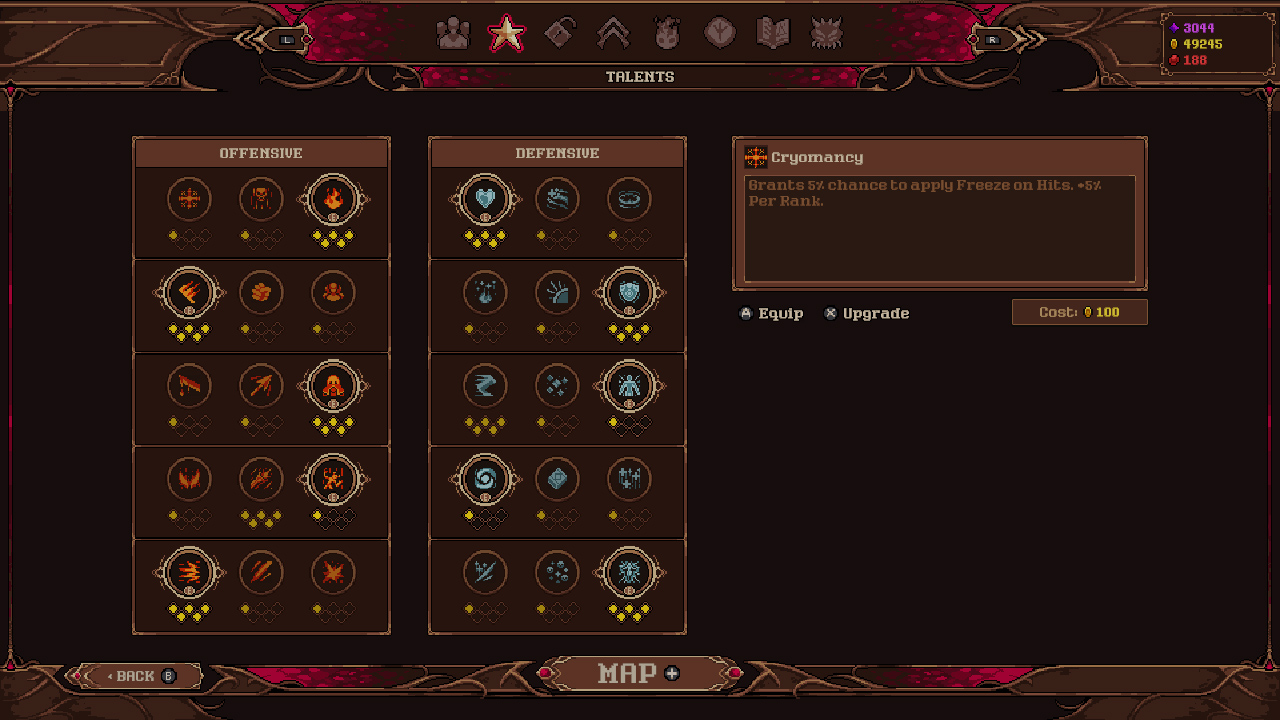
Task: Select the tornado talent in the Defensive column
Action: tap(486, 385)
